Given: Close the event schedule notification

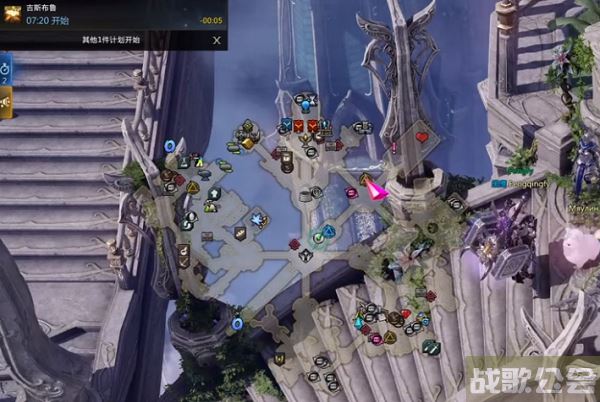Looking at the screenshot, I should (x=217, y=40).
